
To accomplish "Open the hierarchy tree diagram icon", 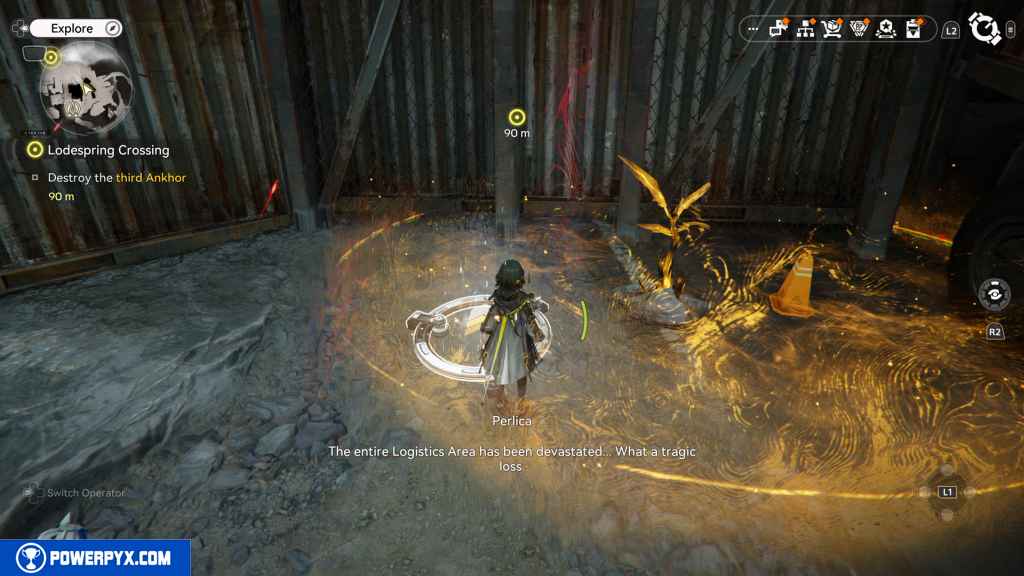I will (x=805, y=29).
